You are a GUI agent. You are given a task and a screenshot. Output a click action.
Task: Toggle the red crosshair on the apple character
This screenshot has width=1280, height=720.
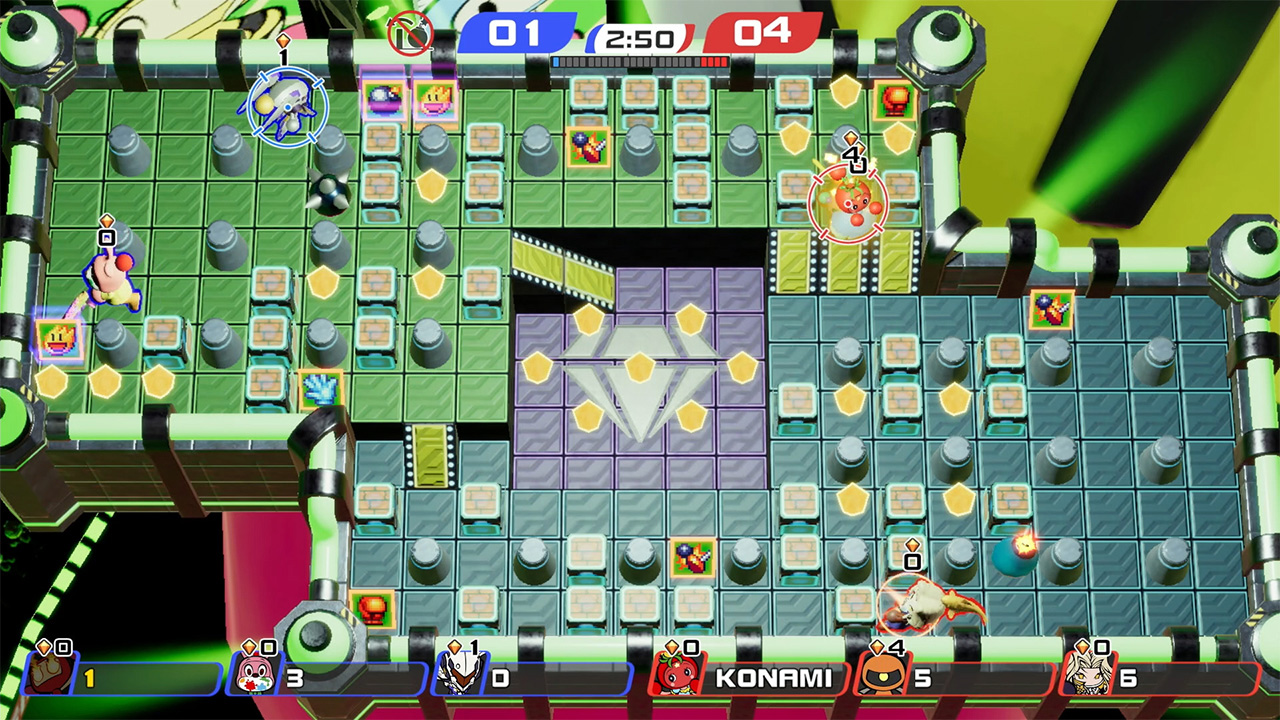click(849, 203)
